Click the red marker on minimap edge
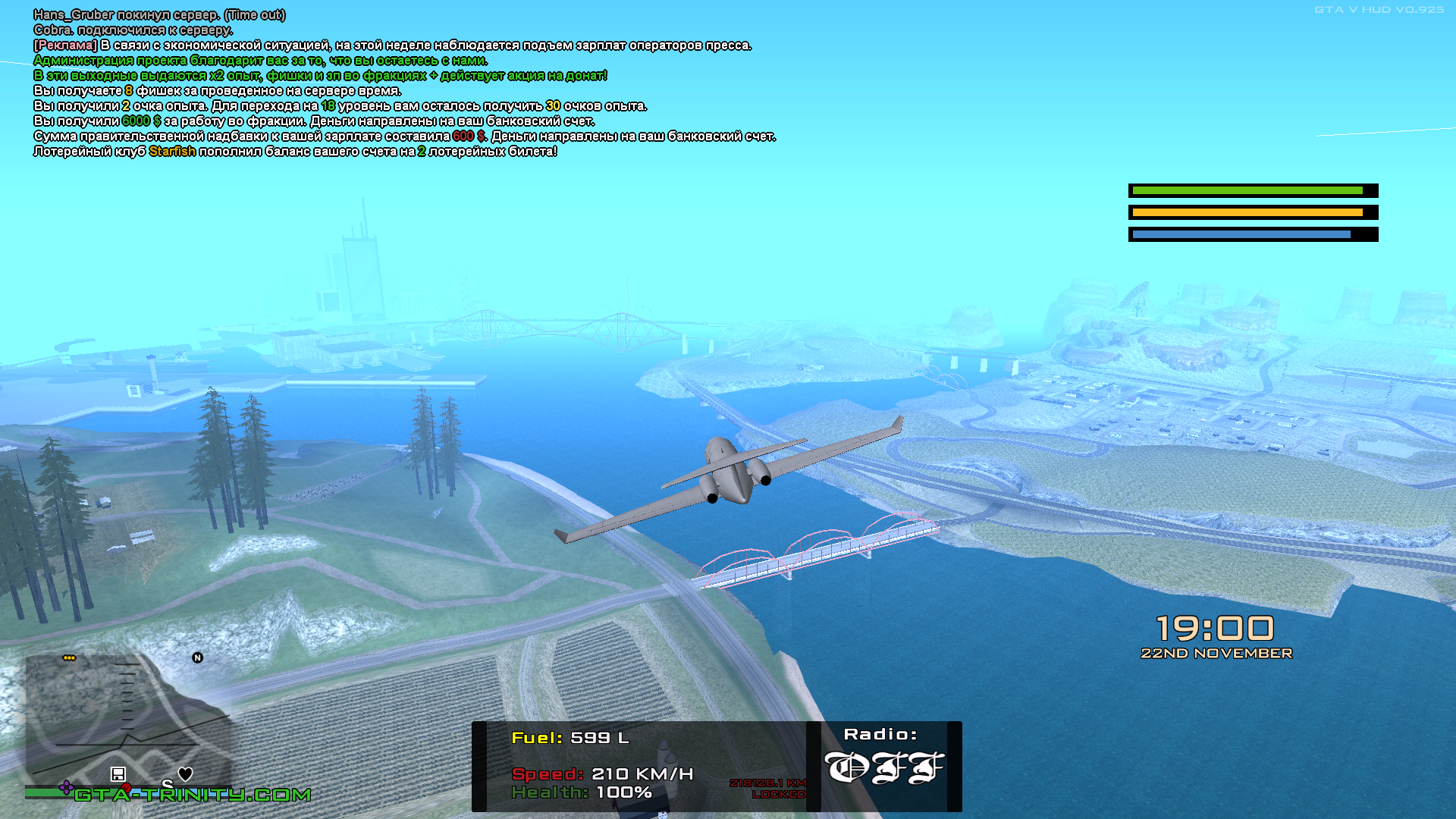 click(127, 788)
